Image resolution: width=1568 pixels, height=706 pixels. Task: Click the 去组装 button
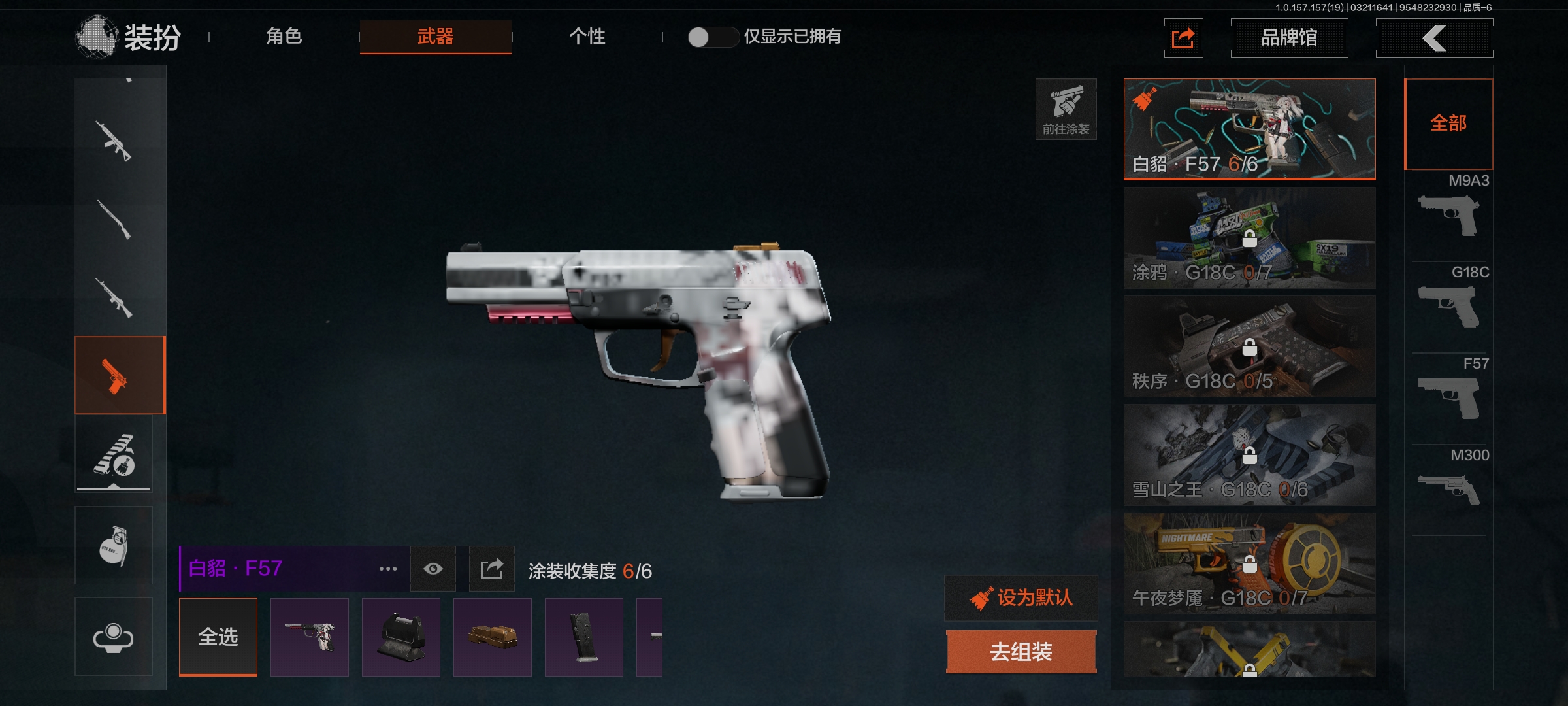[x=1021, y=652]
